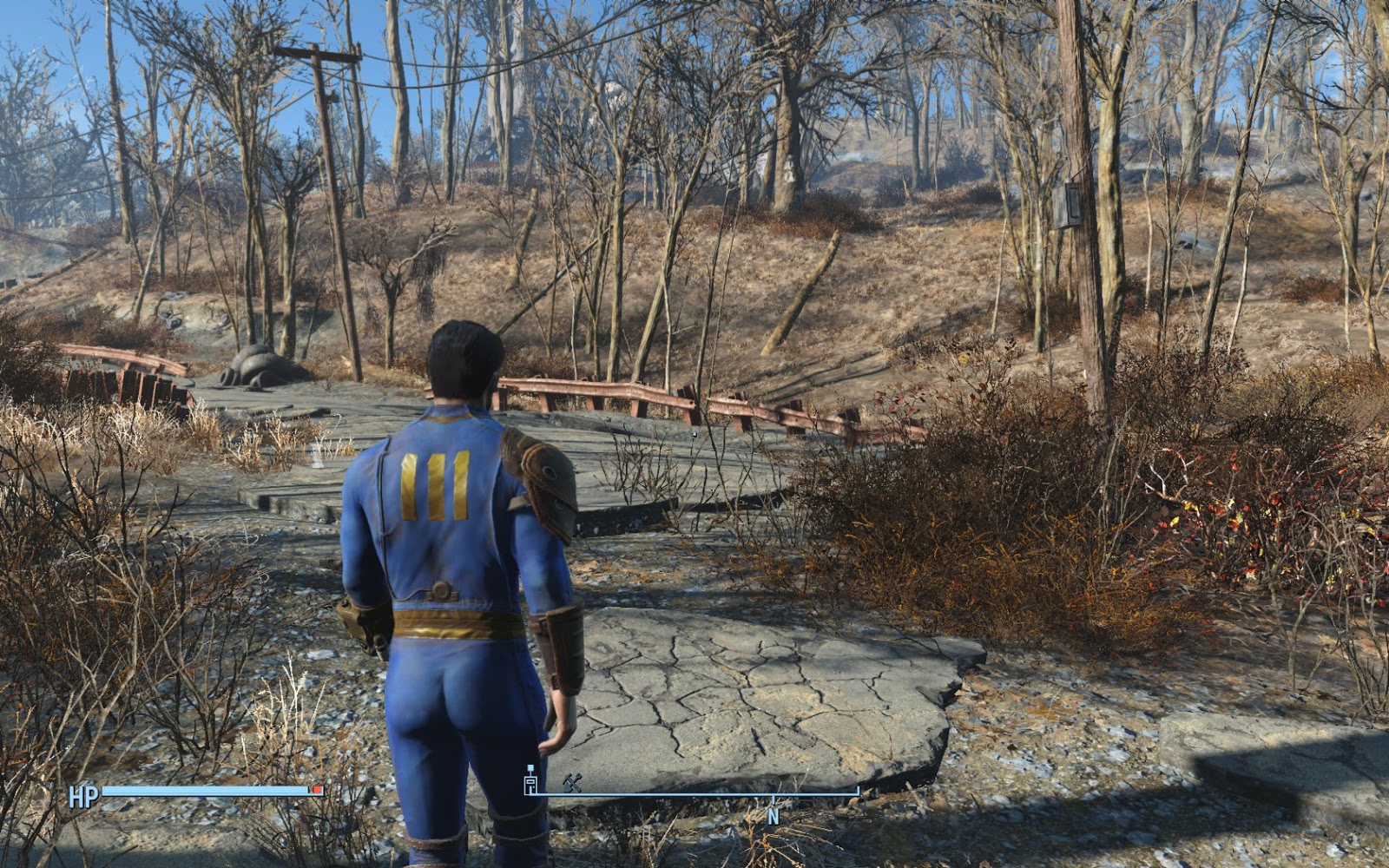
Task: Click the crossed-tools workshop marker on the compass
Action: pyautogui.click(x=572, y=783)
